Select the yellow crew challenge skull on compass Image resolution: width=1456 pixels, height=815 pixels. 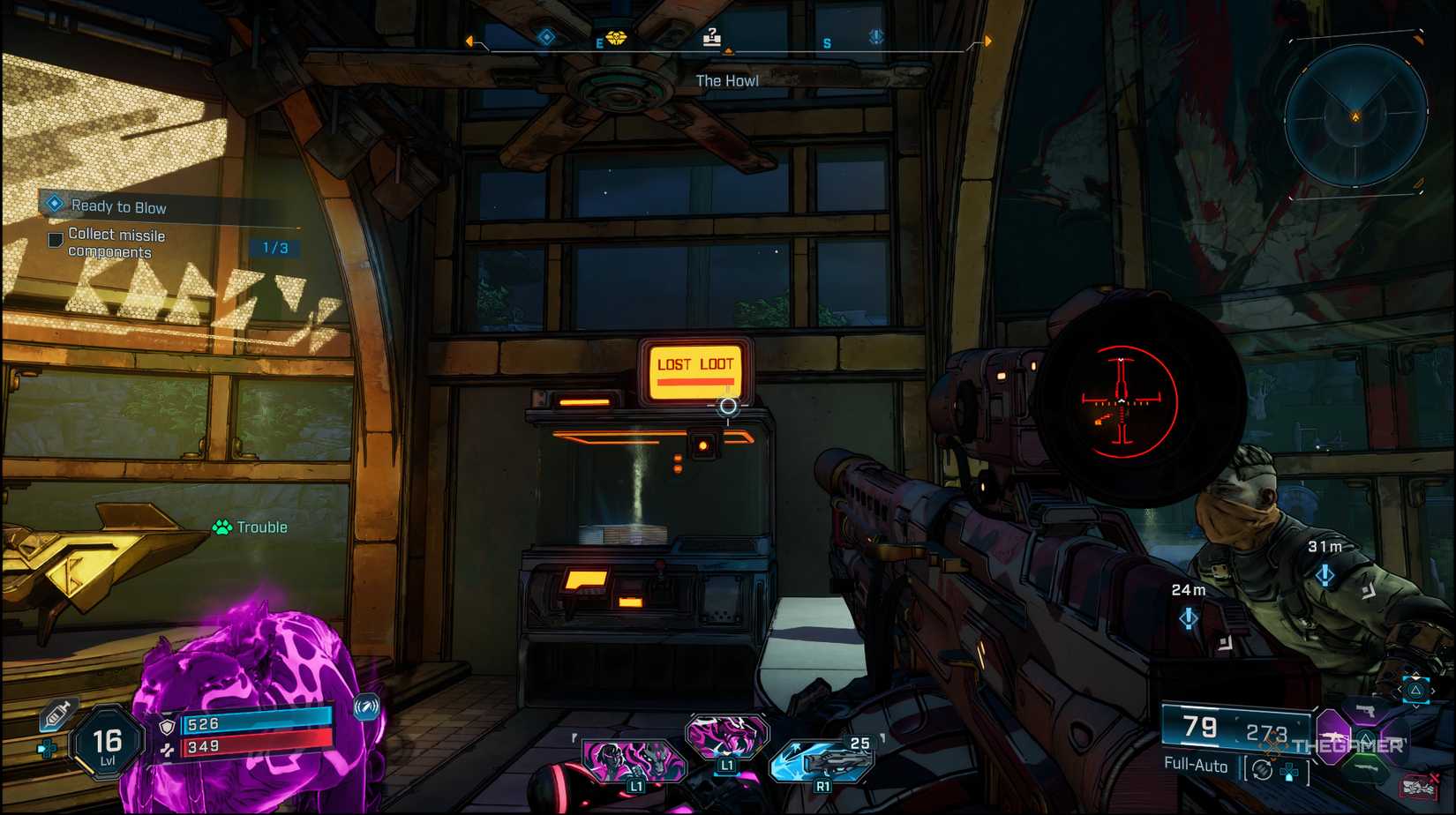pos(618,40)
